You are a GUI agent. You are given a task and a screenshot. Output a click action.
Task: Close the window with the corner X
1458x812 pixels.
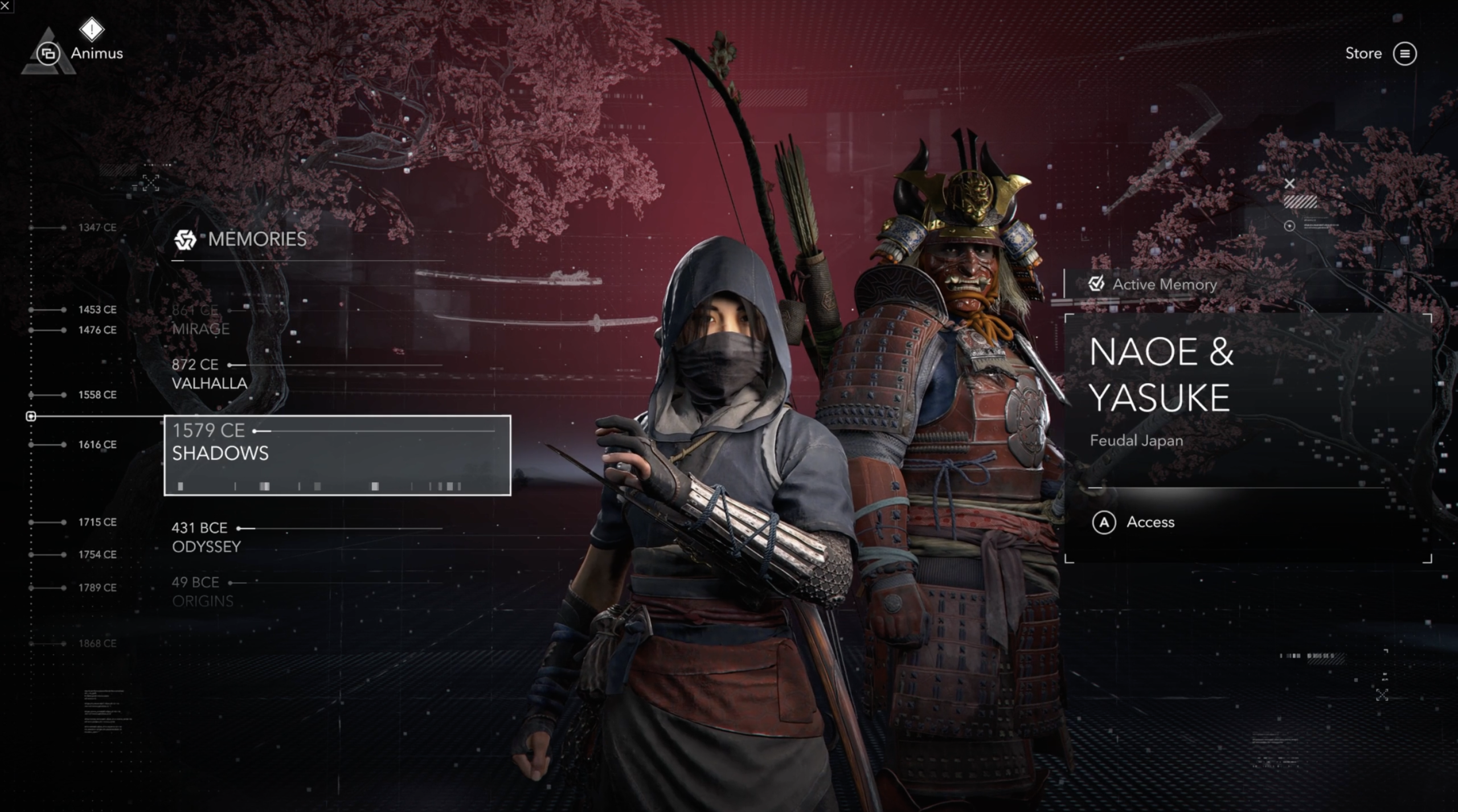click(x=5, y=5)
